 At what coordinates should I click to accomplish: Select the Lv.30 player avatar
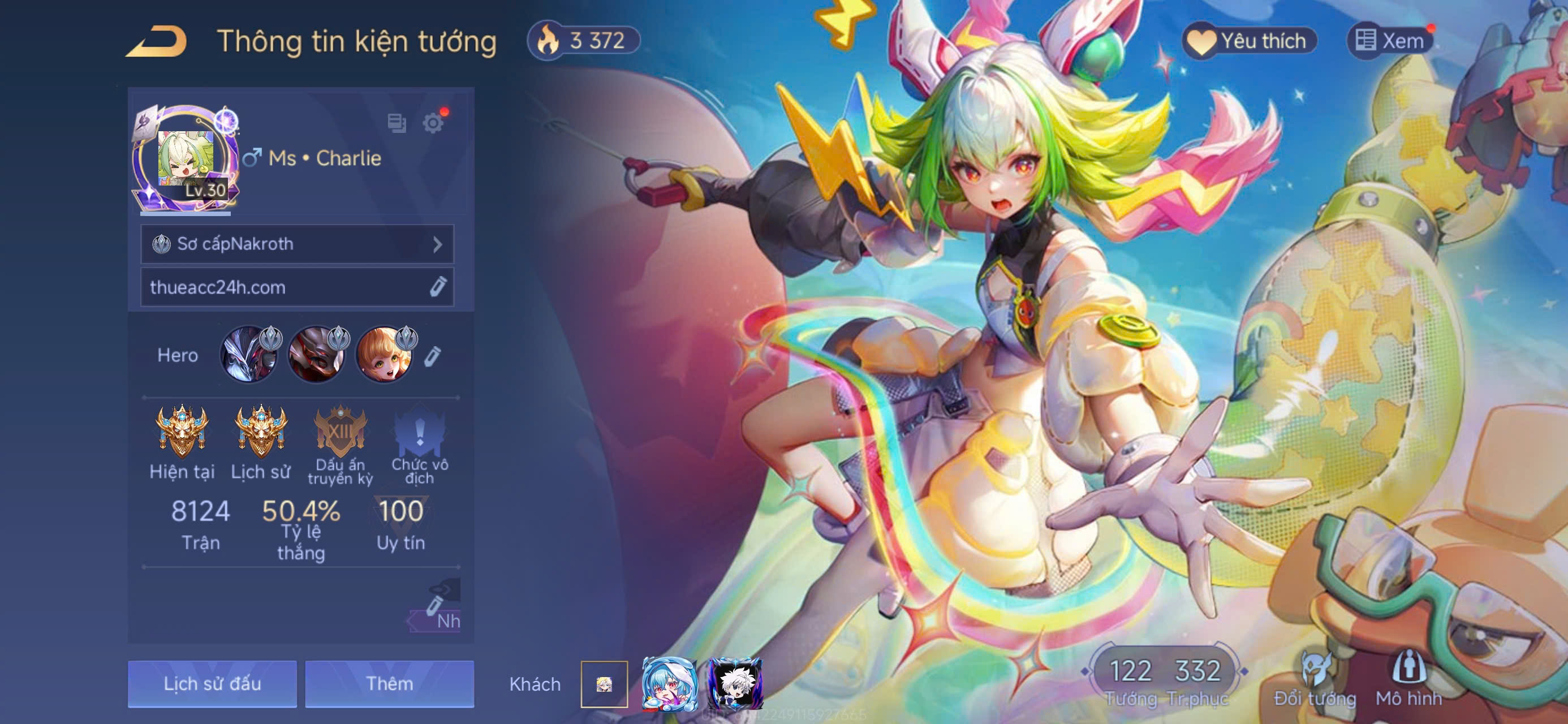tap(186, 160)
